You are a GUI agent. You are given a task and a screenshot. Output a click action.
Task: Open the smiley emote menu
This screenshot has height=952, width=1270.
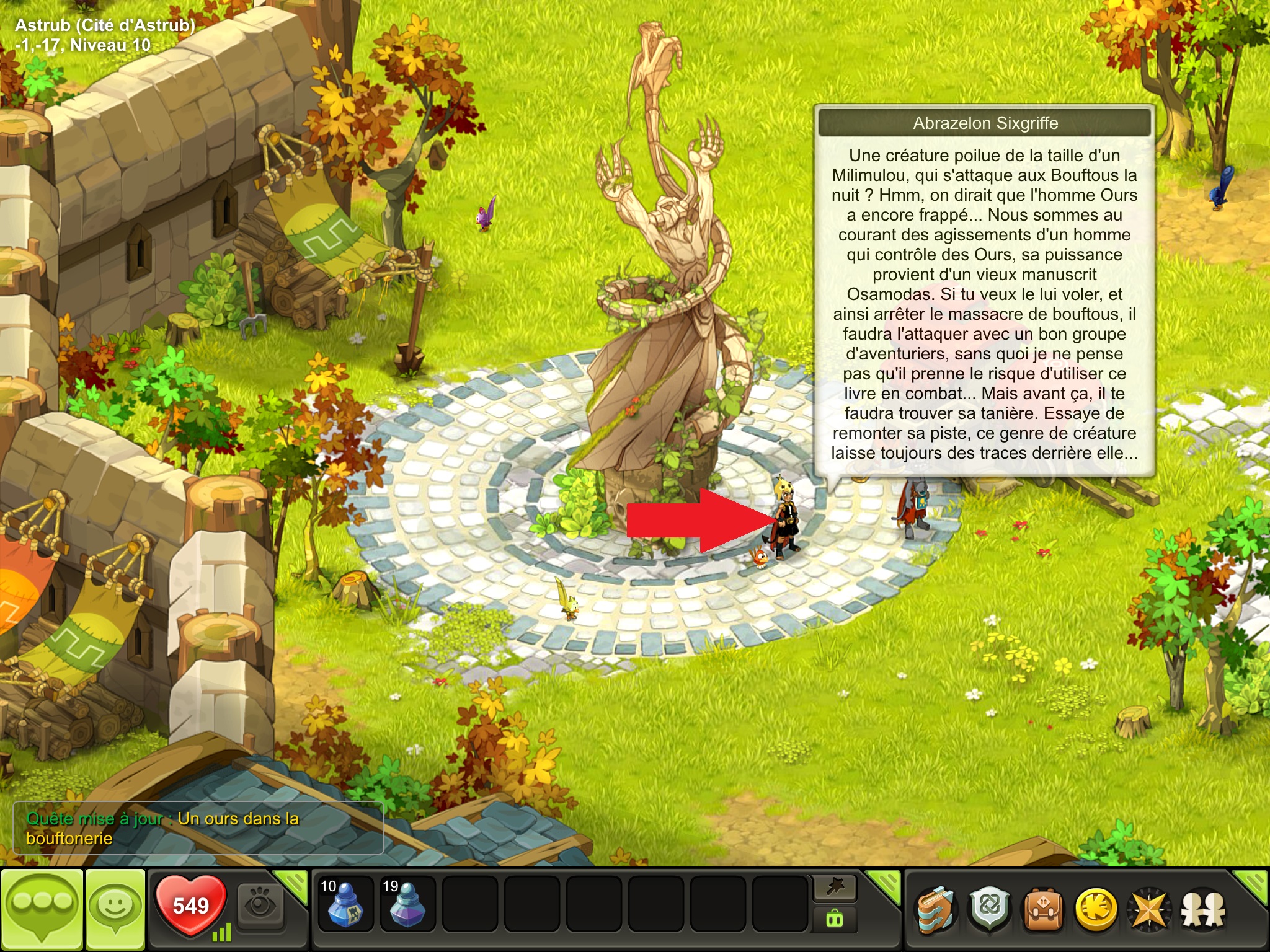115,909
